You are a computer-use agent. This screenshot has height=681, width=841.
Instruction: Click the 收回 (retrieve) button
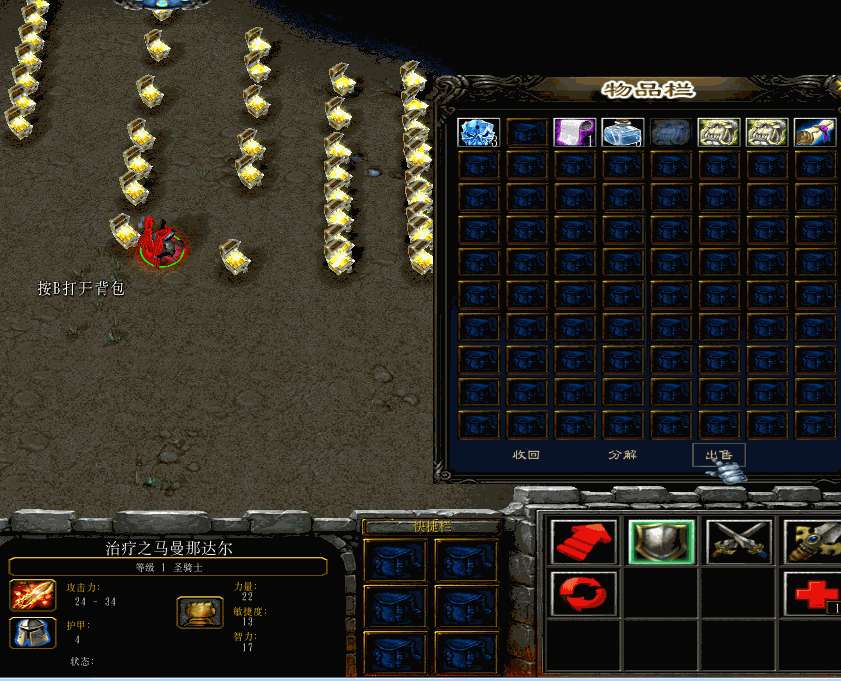pos(527,455)
